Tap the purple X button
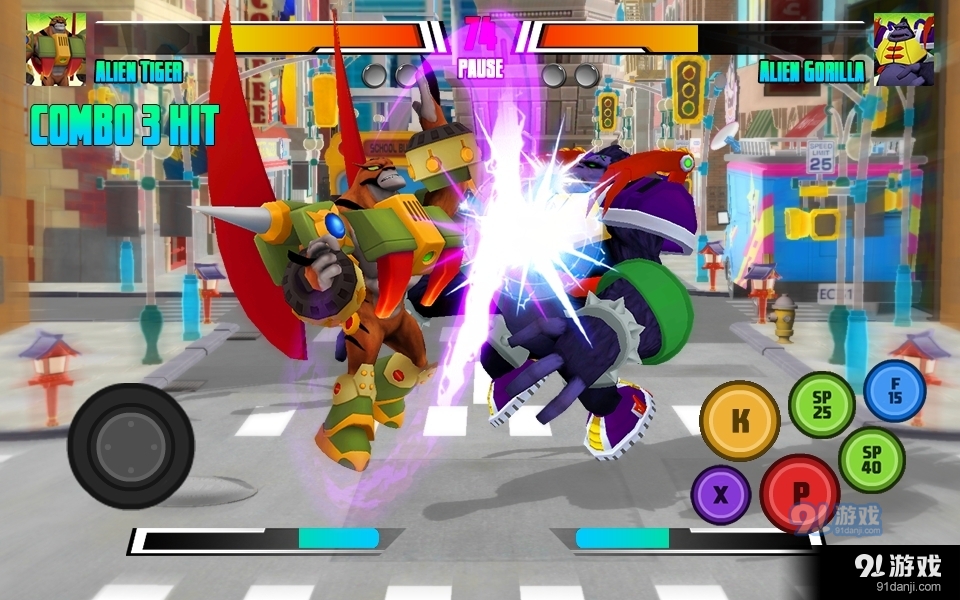The image size is (960, 600). [721, 495]
